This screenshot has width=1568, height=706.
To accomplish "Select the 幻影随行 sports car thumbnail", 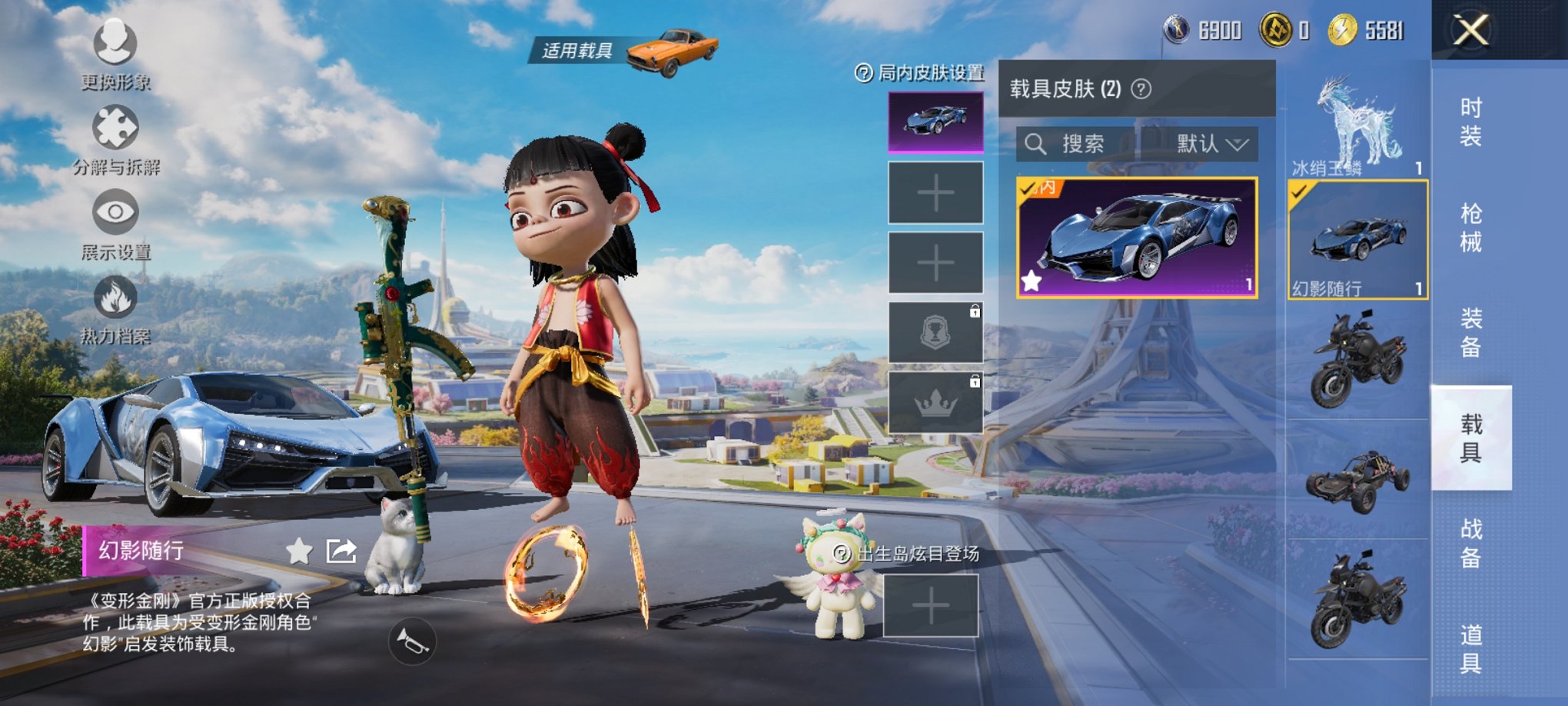I will tap(1357, 240).
